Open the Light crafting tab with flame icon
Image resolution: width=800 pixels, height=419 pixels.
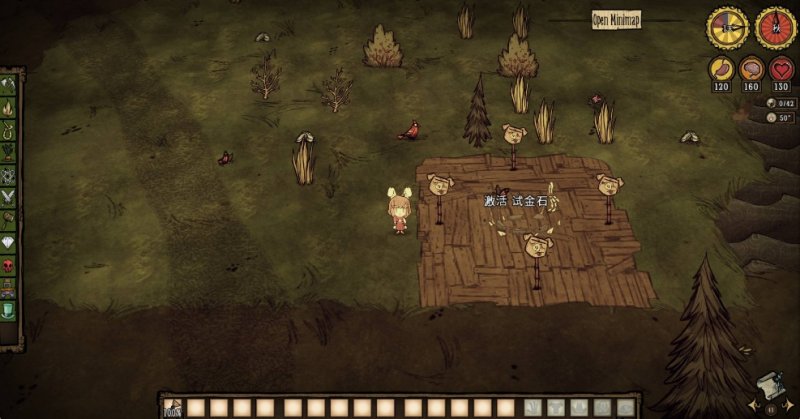pyautogui.click(x=9, y=106)
